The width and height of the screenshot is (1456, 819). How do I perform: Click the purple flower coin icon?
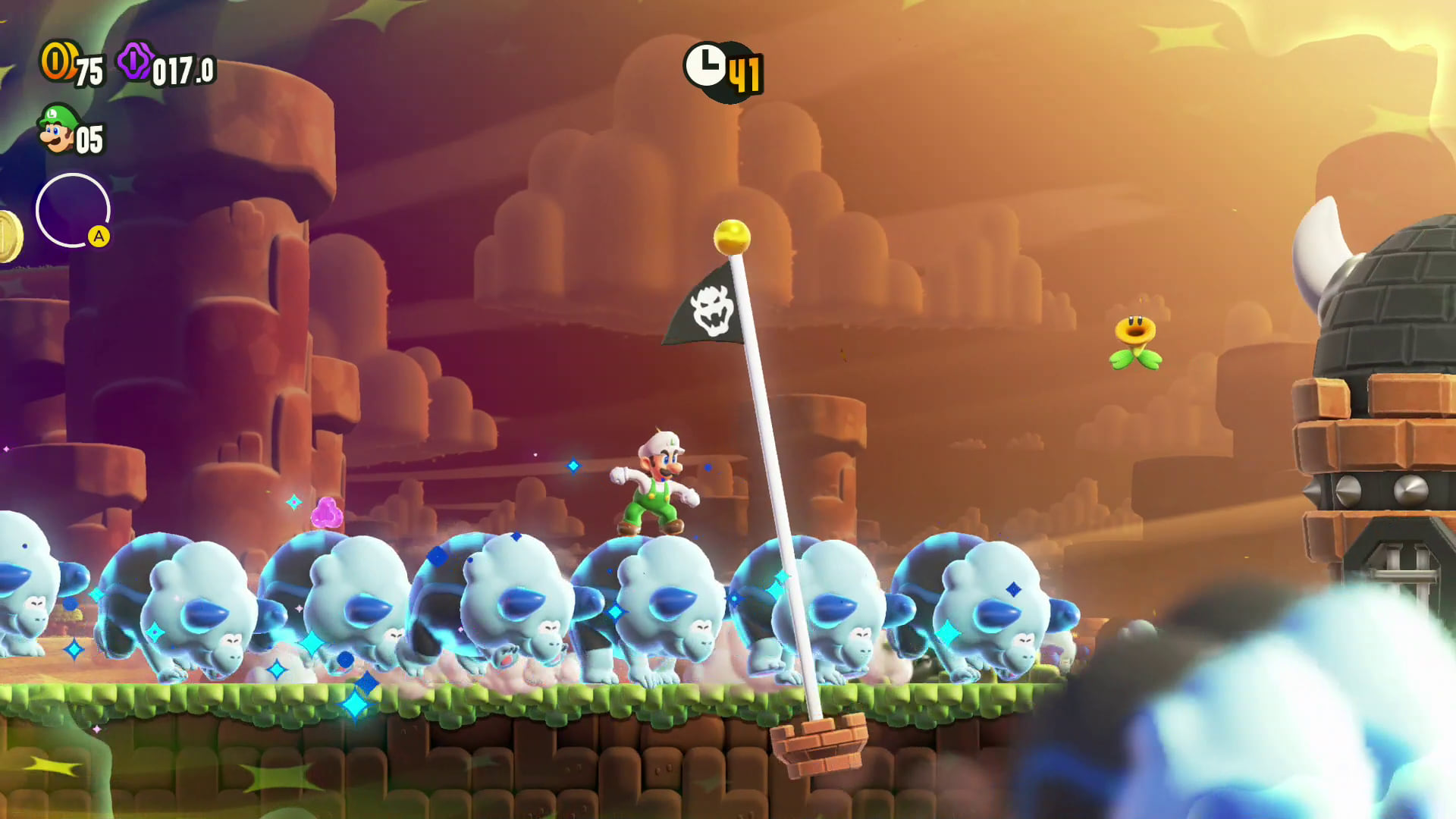click(x=135, y=61)
